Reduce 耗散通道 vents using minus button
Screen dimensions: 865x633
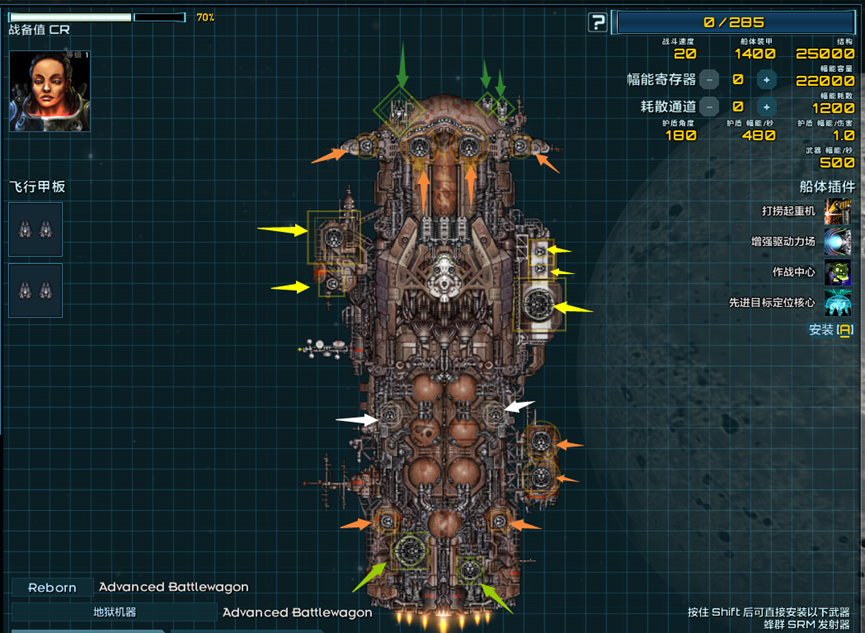coord(709,106)
